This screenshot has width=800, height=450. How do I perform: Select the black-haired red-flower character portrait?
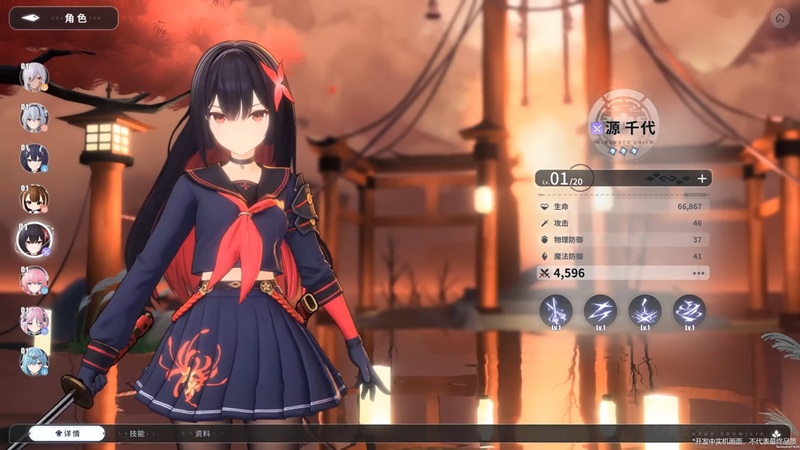click(x=33, y=239)
